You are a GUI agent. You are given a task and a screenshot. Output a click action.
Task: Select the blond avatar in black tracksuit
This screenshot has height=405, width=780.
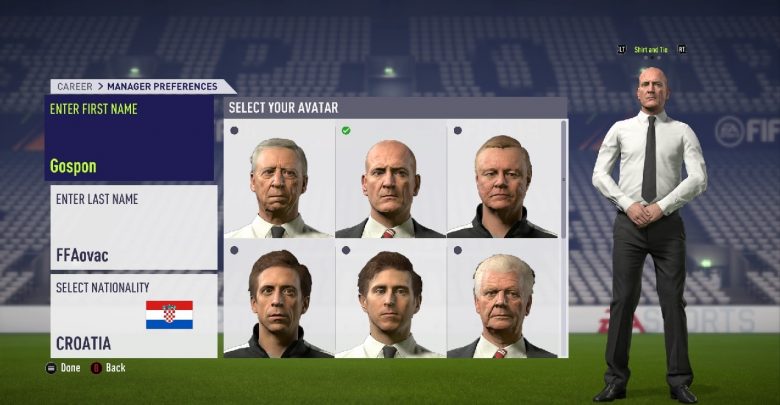[x=502, y=179]
